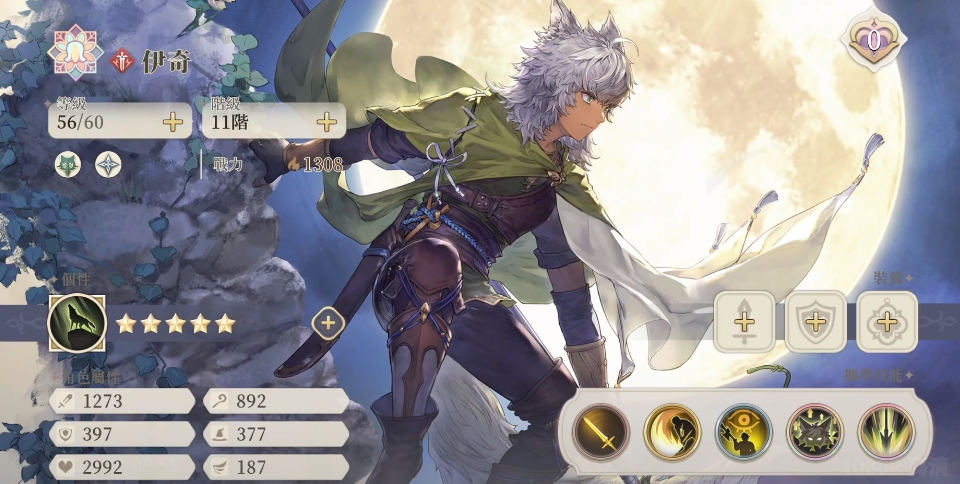Tap the green wolf badge icon
Viewport: 960px width, 484px height.
69,165
